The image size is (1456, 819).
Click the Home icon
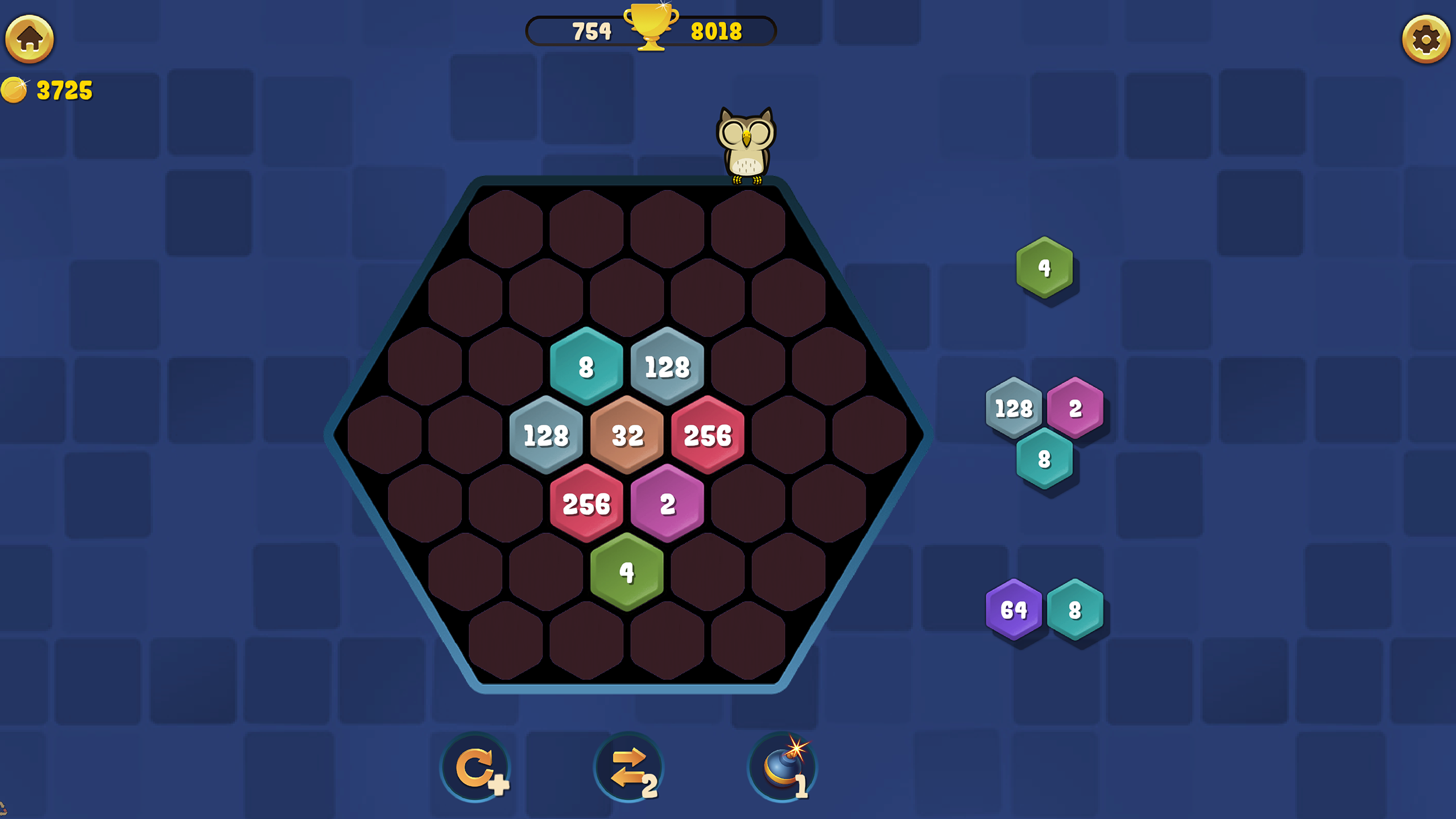point(30,40)
